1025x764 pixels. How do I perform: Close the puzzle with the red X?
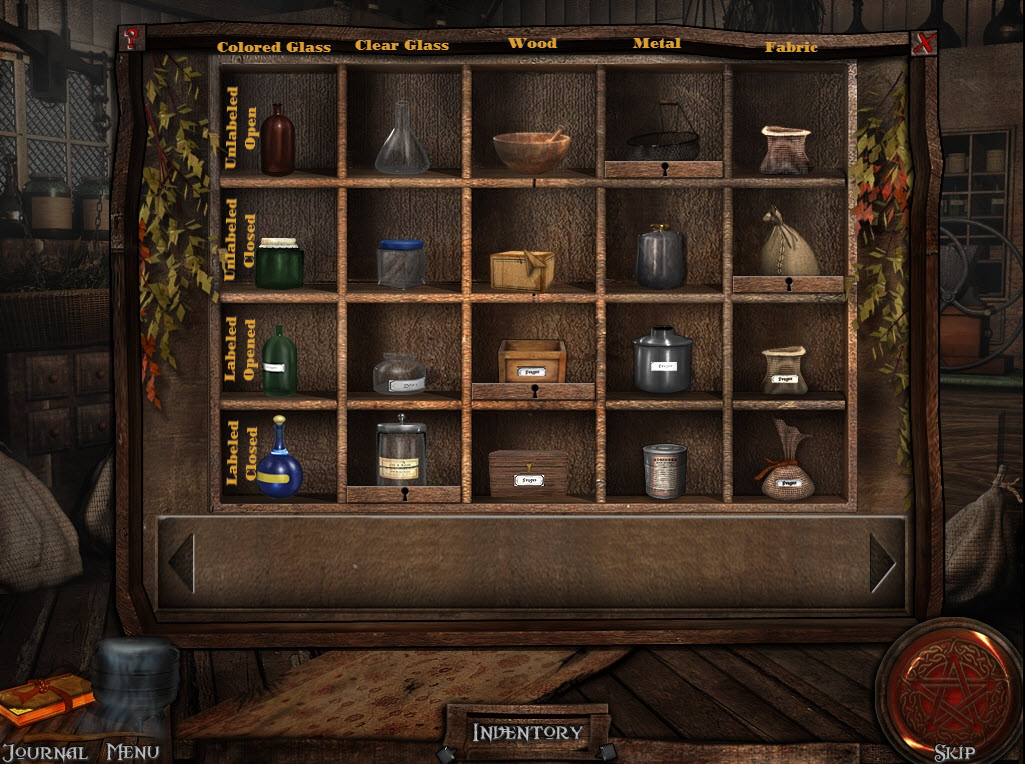tap(925, 43)
